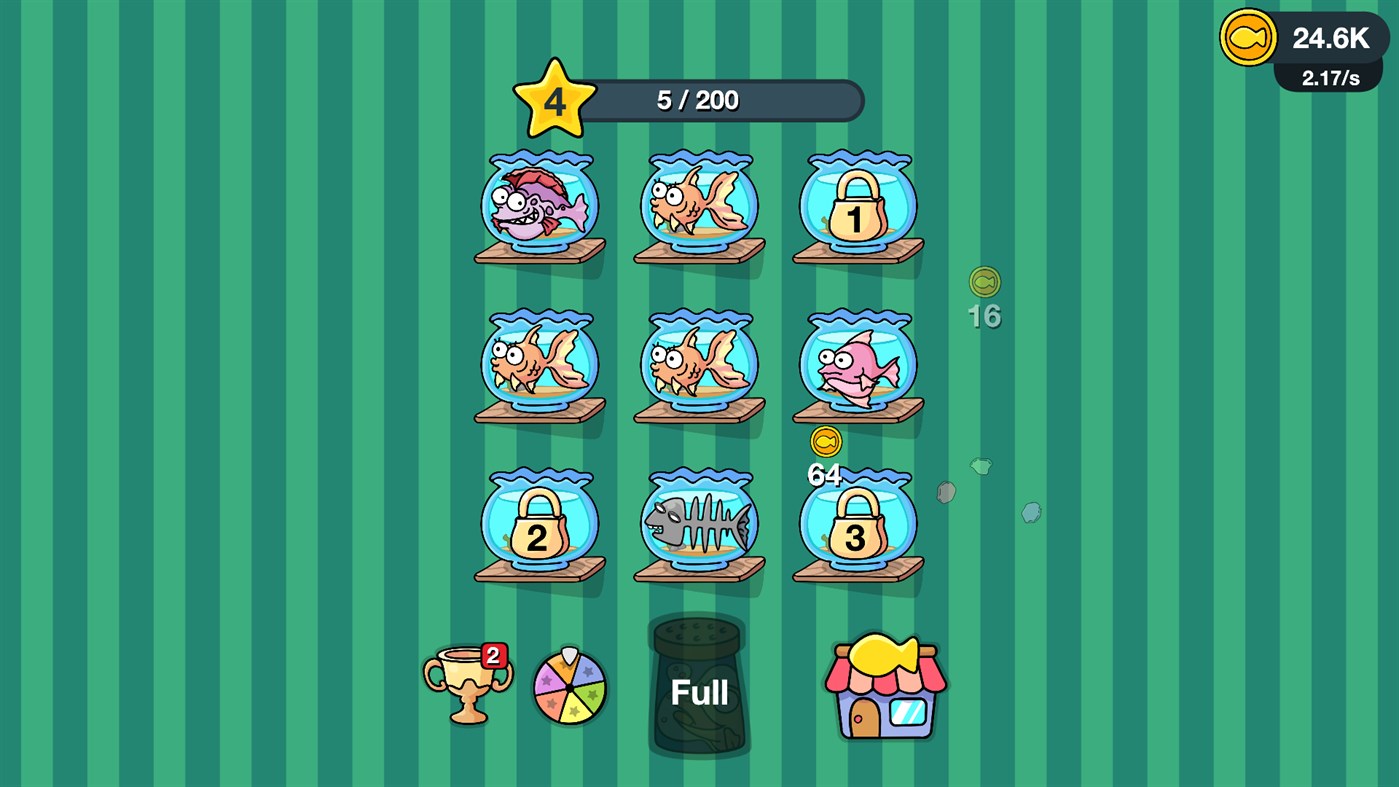Collect the fading 16 coin
The image size is (1399, 787).
[x=983, y=283]
